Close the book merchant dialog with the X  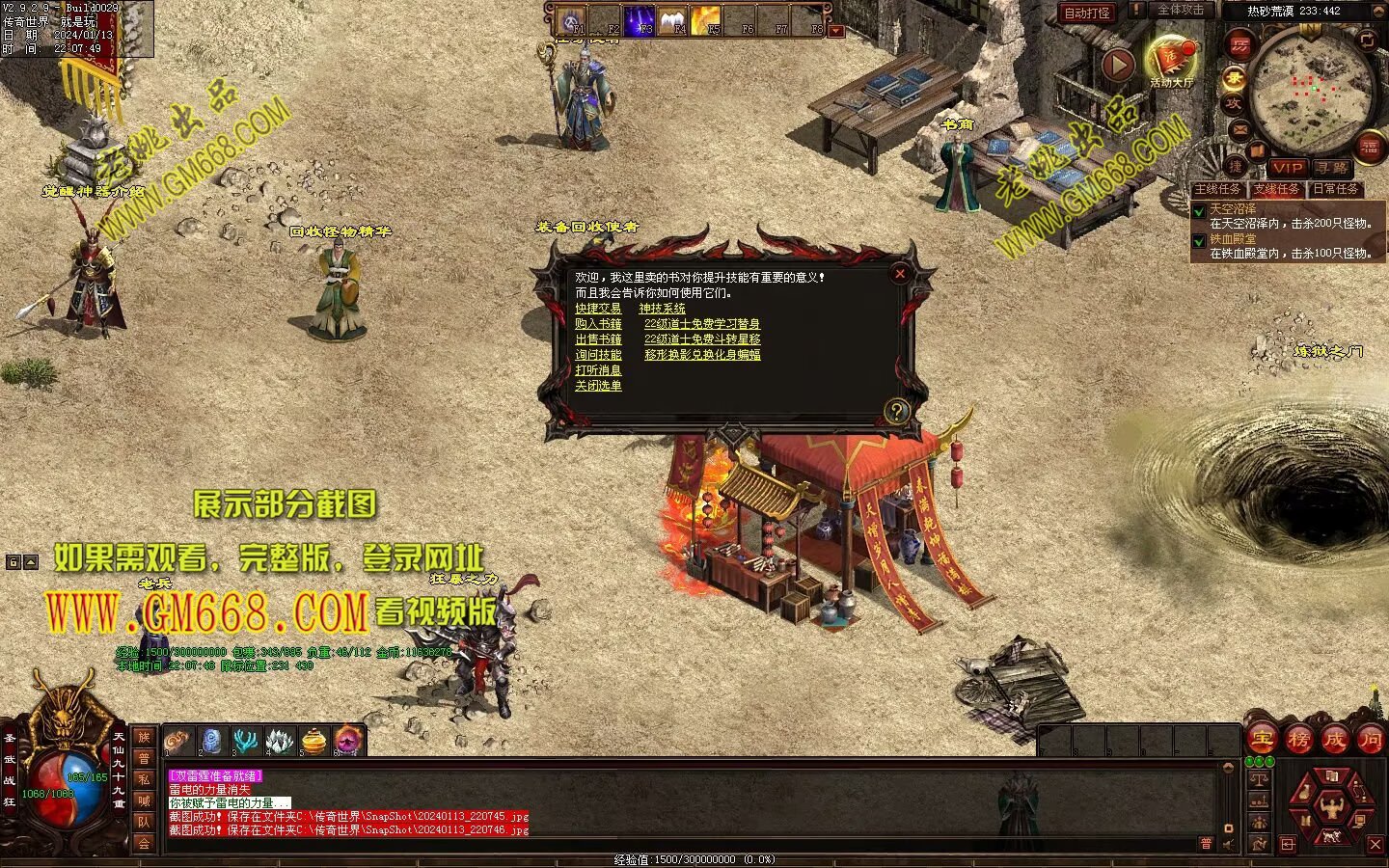[x=900, y=274]
